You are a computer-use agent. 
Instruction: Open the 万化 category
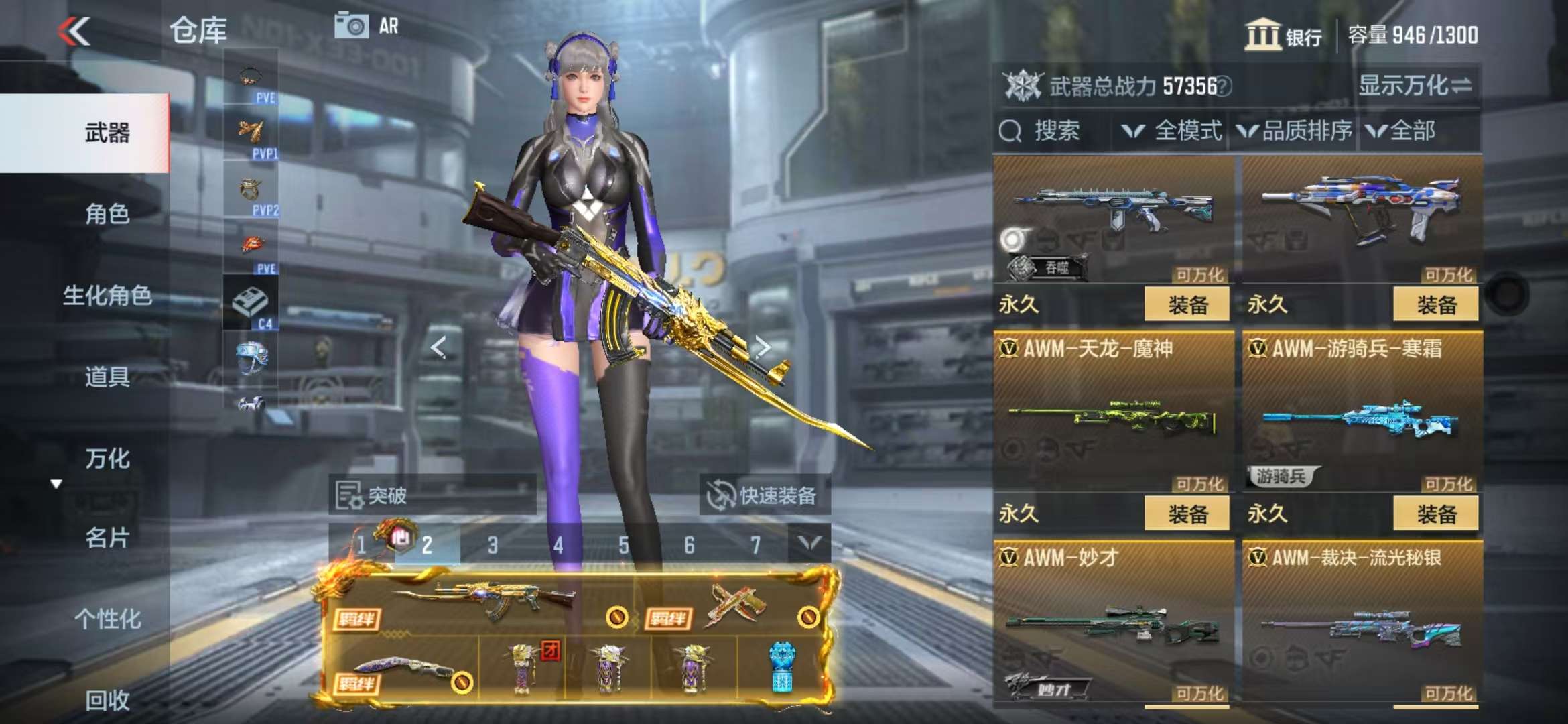click(107, 459)
